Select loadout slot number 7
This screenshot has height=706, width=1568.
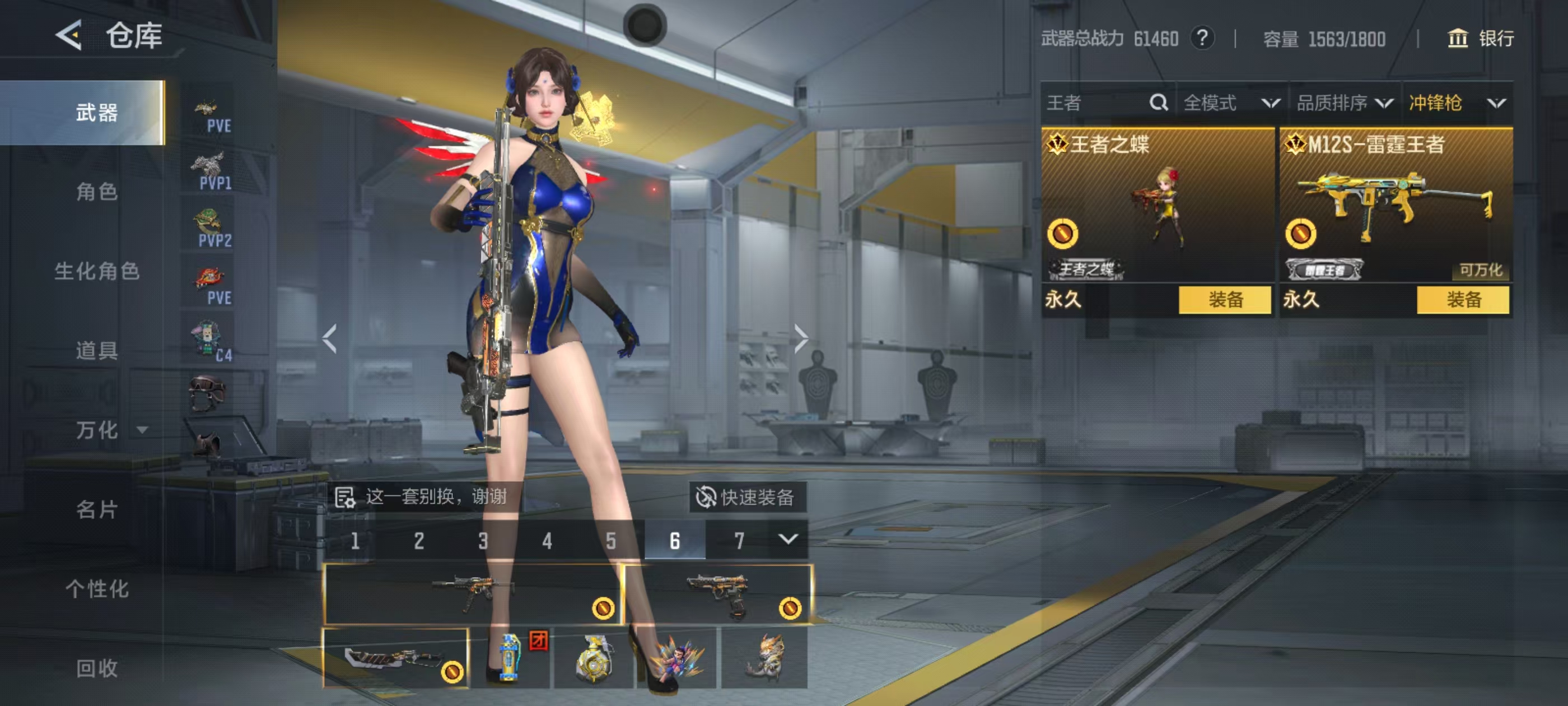click(739, 540)
